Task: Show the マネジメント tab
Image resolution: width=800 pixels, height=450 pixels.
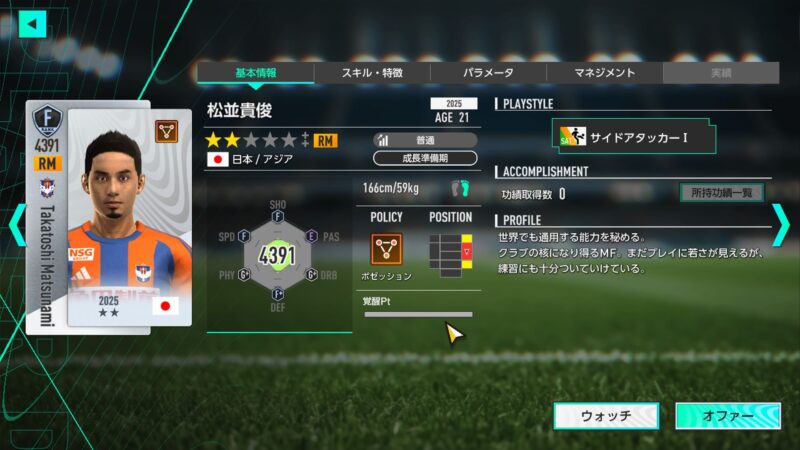Action: [x=604, y=73]
